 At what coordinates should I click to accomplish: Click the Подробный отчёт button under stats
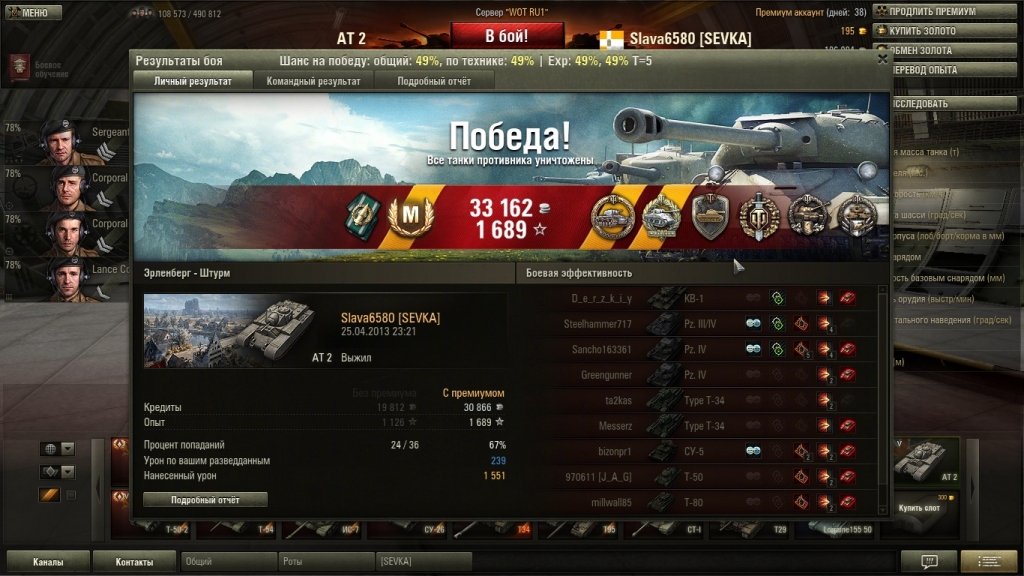pyautogui.click(x=205, y=499)
